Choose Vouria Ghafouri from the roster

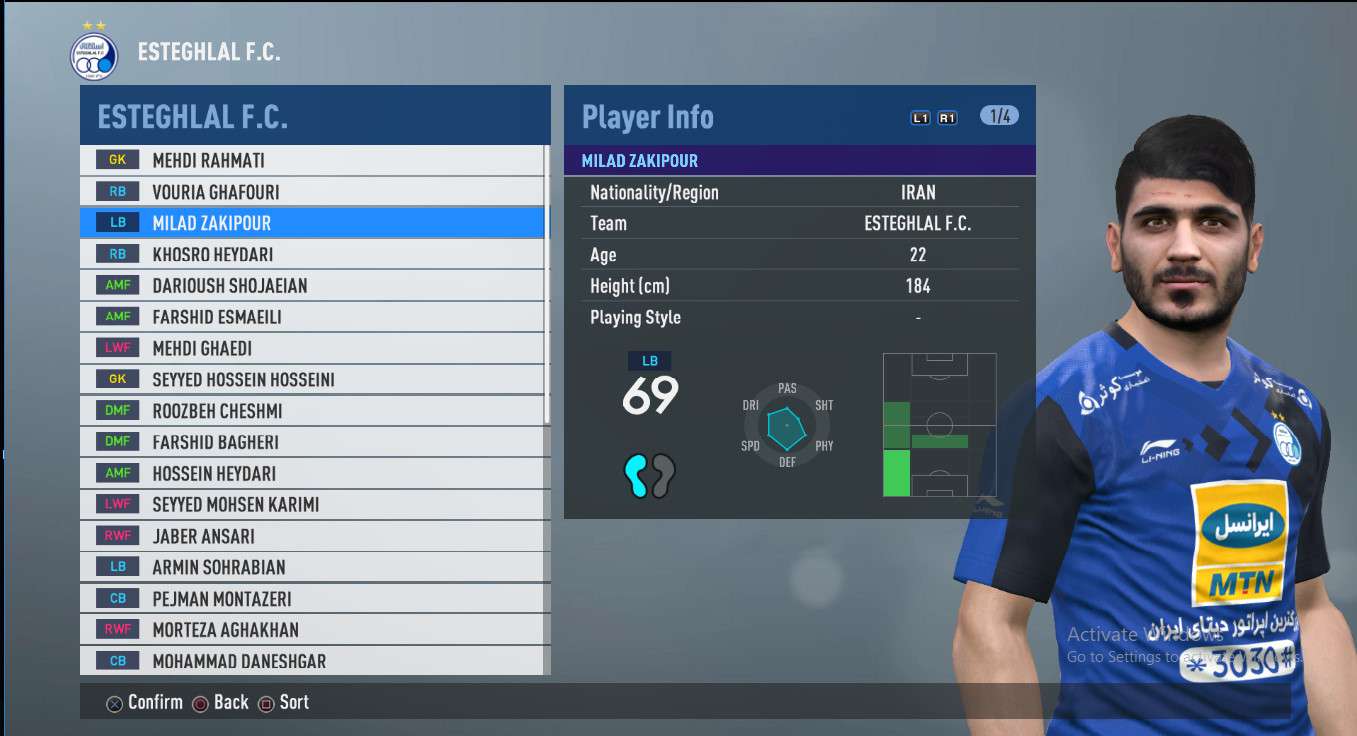click(312, 191)
